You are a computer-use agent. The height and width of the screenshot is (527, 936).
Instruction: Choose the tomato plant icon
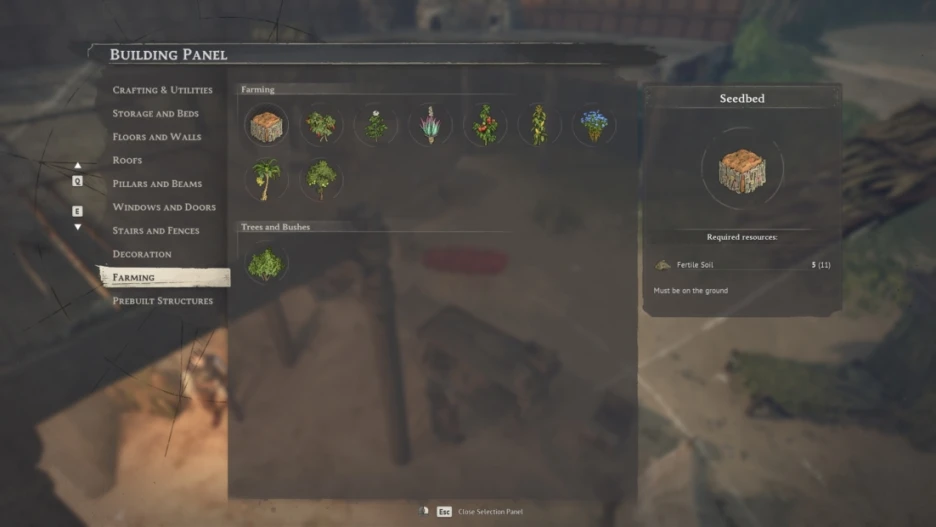click(485, 126)
